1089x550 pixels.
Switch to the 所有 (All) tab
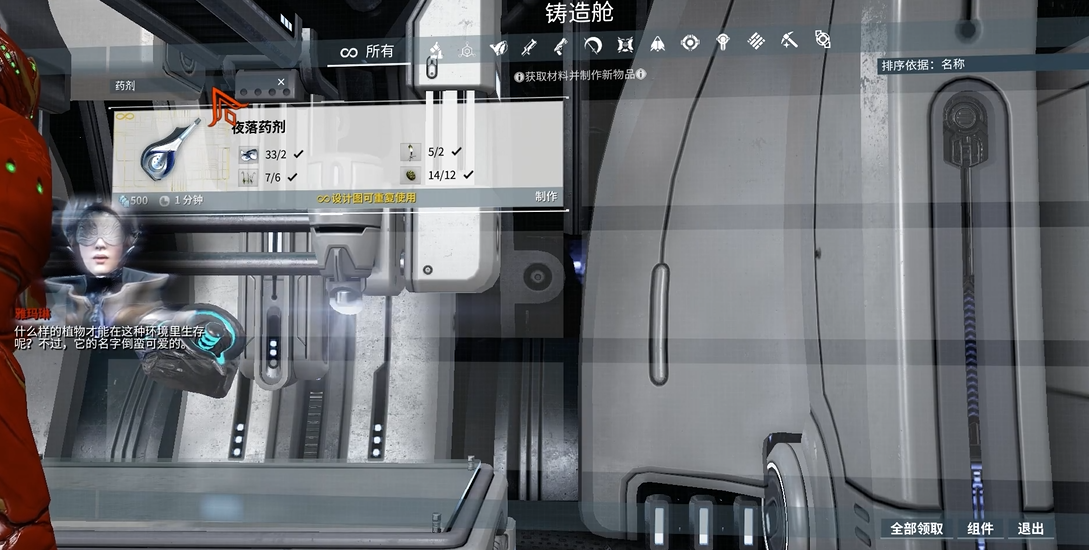(x=368, y=51)
